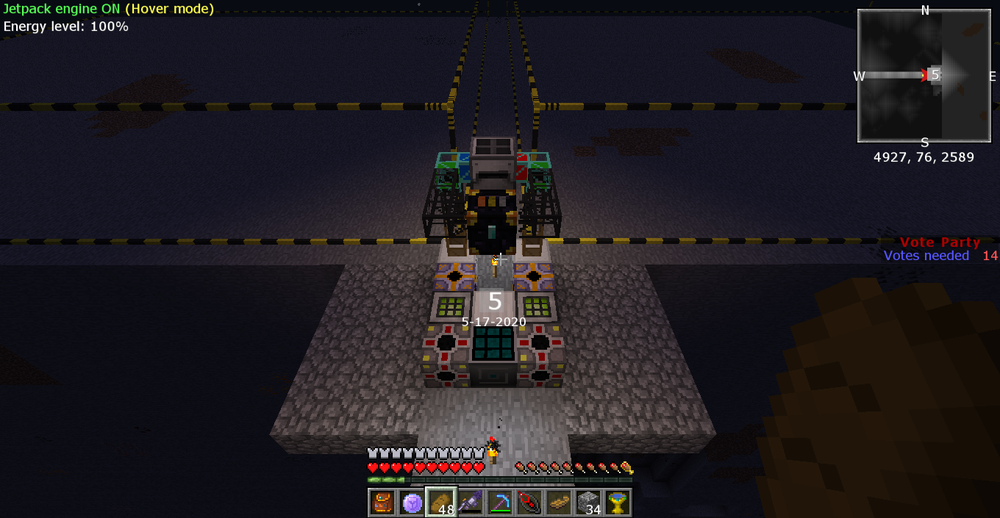Screen dimensions: 1000x518
Task: Click waypoint 5 marker on the minimap
Action: [x=934, y=75]
